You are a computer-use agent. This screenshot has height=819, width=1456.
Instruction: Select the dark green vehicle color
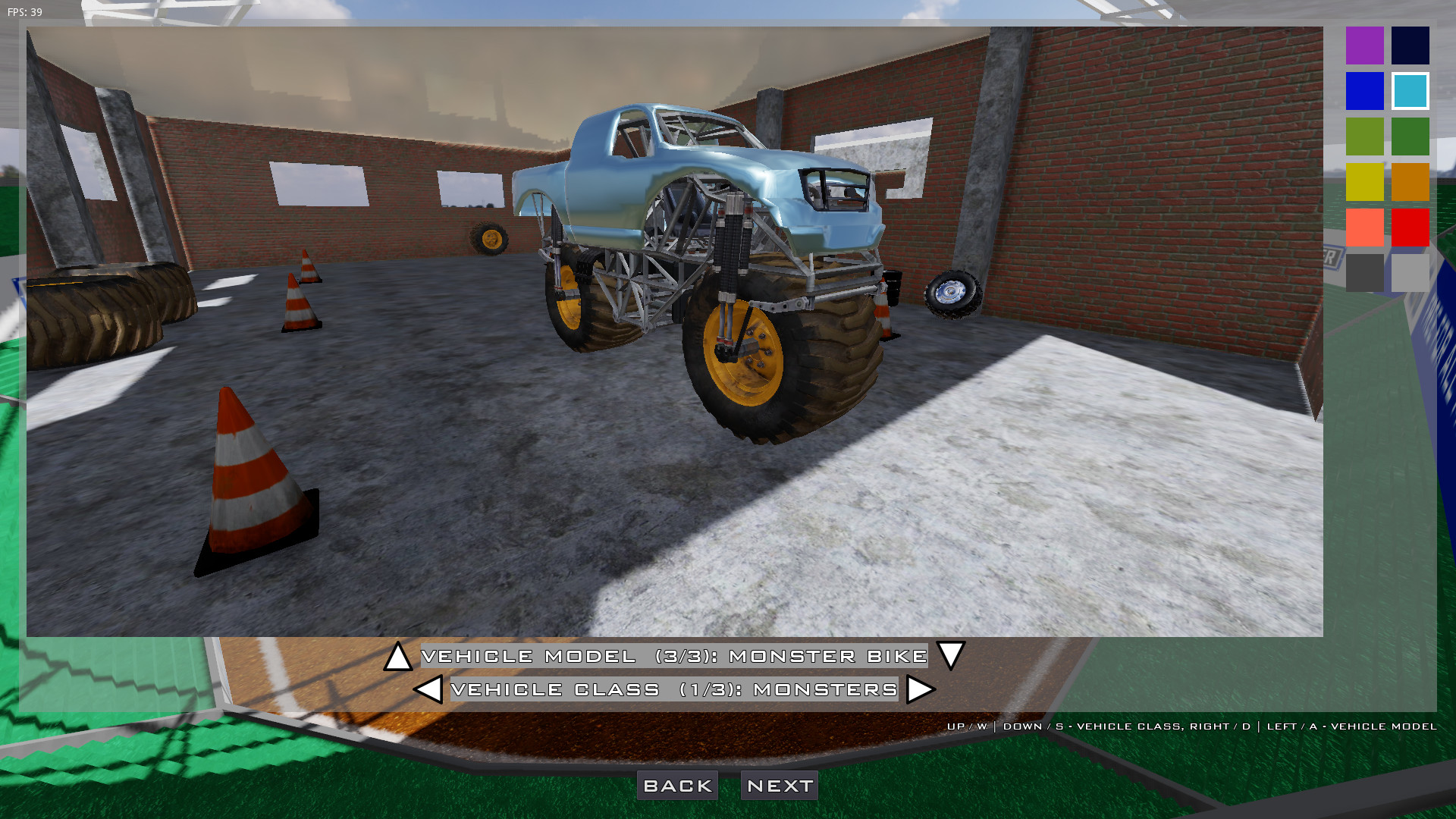[x=1410, y=136]
